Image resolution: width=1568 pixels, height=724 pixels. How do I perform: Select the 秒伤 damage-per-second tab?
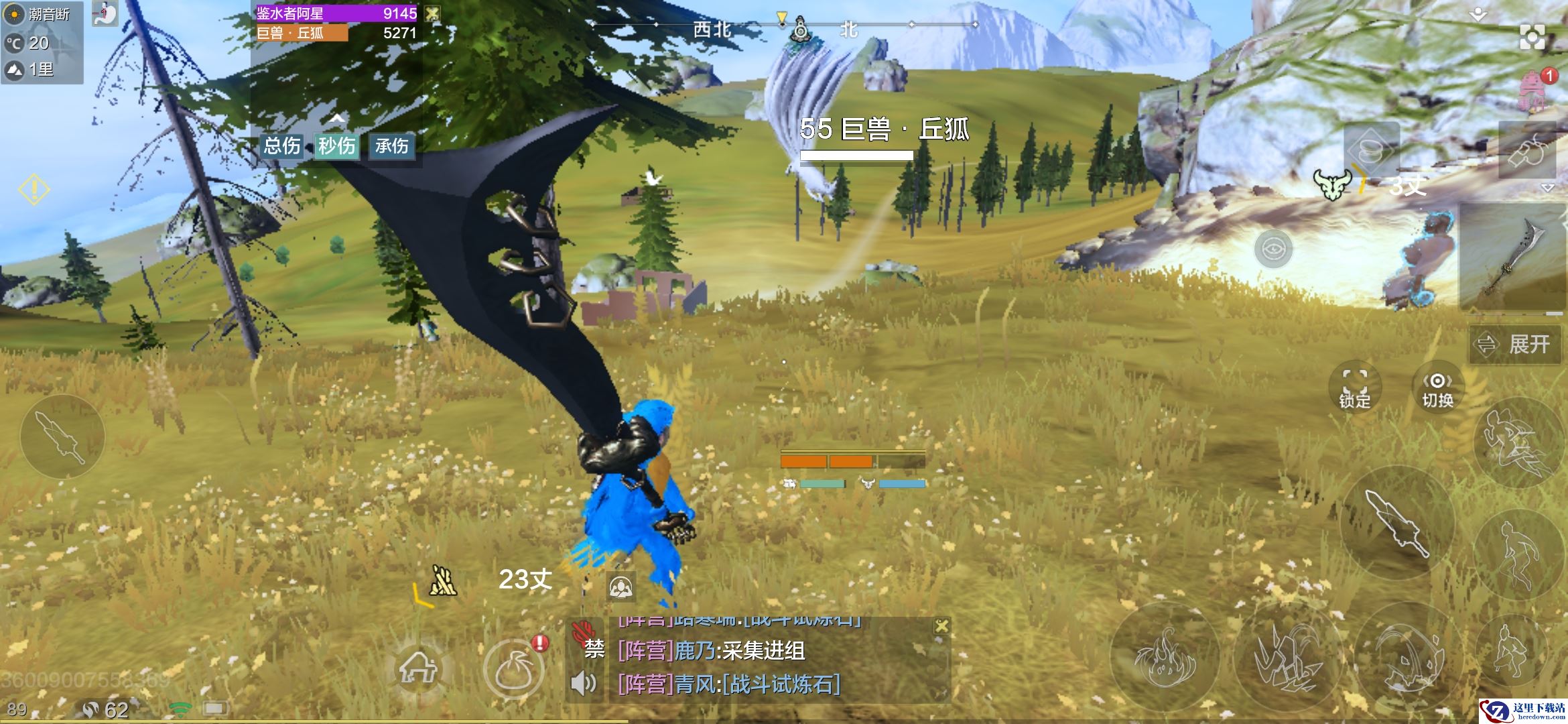(x=336, y=146)
